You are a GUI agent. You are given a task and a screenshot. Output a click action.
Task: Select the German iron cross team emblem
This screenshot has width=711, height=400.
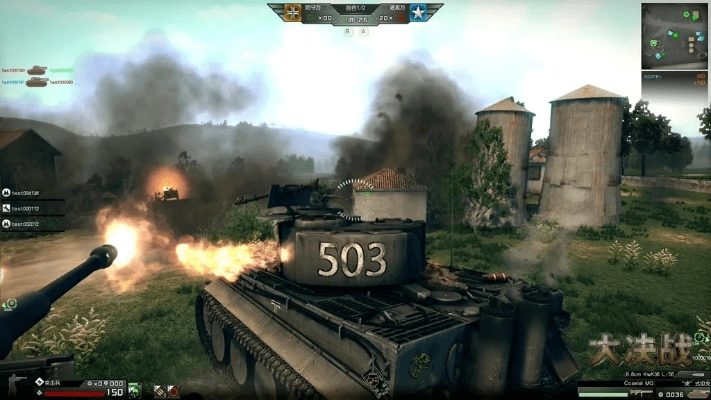coord(292,13)
